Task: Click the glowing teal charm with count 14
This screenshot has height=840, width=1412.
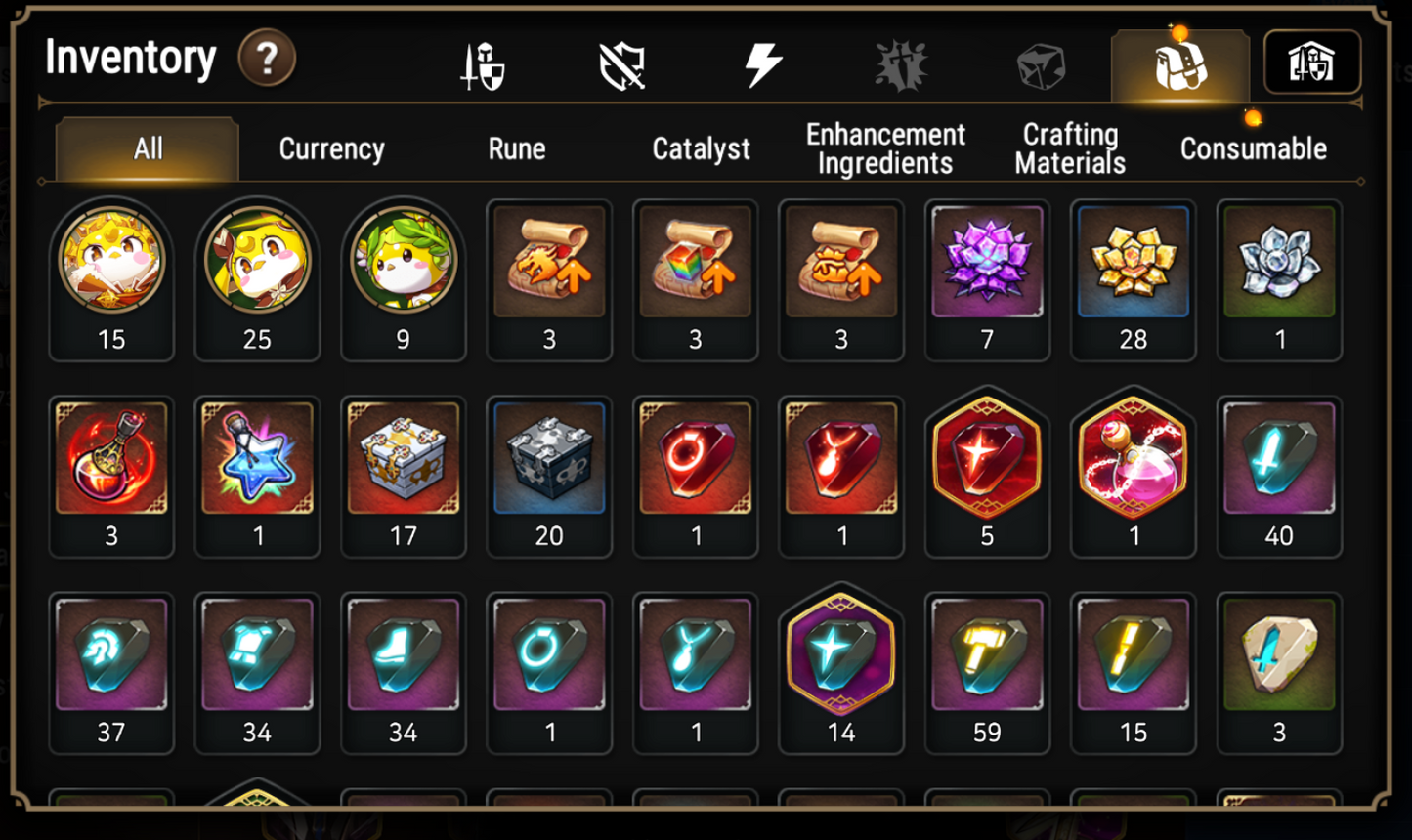Action: 841,654
